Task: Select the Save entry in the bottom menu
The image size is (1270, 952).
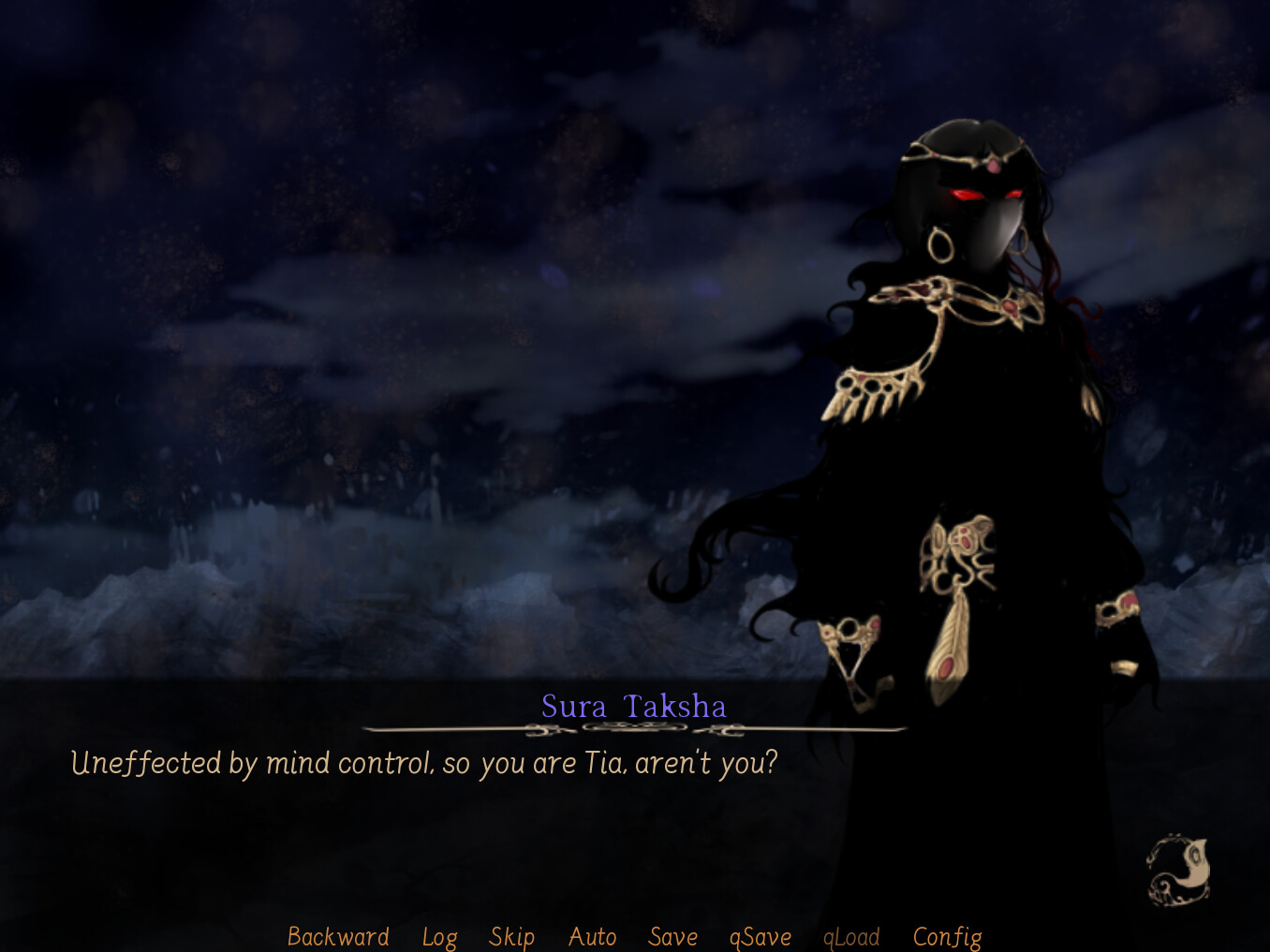Action: (x=672, y=936)
